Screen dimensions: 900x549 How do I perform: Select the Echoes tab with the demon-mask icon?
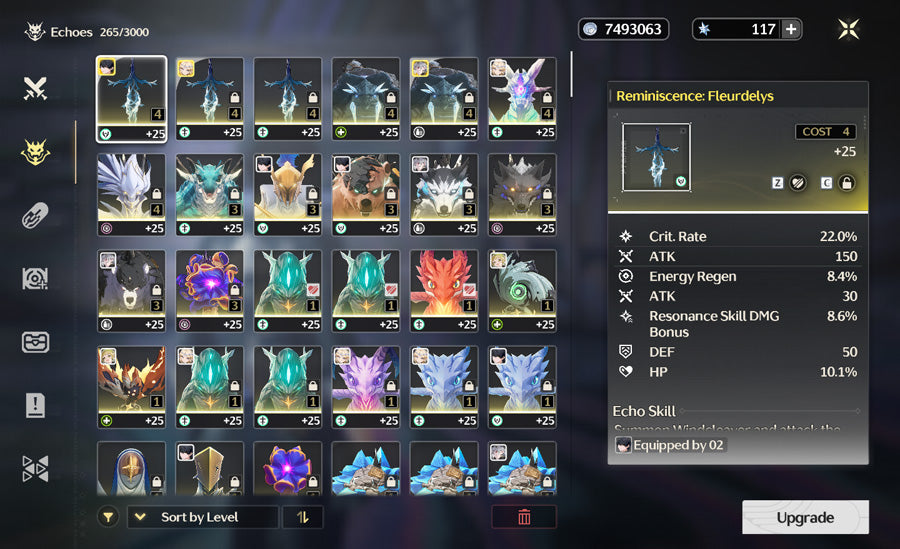[x=36, y=152]
